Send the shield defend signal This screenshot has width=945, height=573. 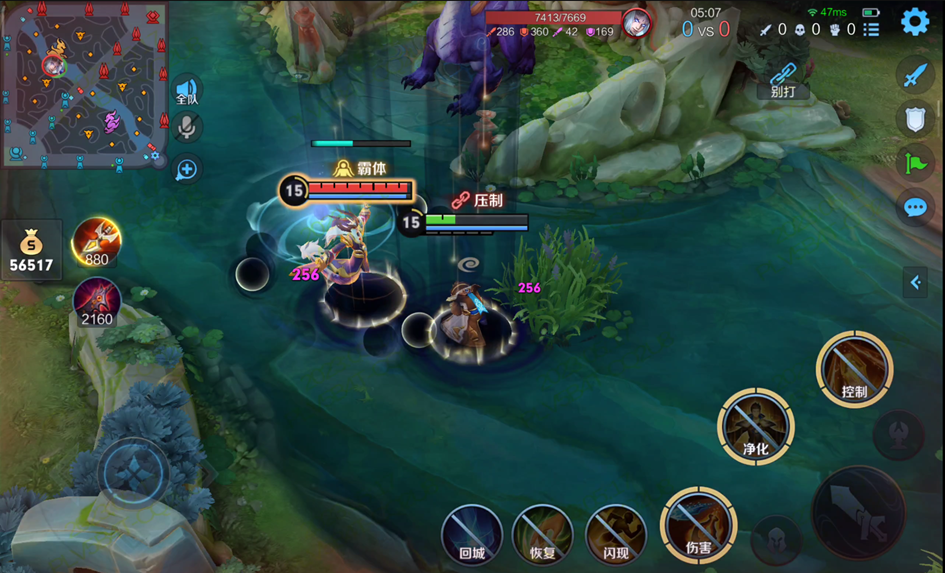pos(915,119)
